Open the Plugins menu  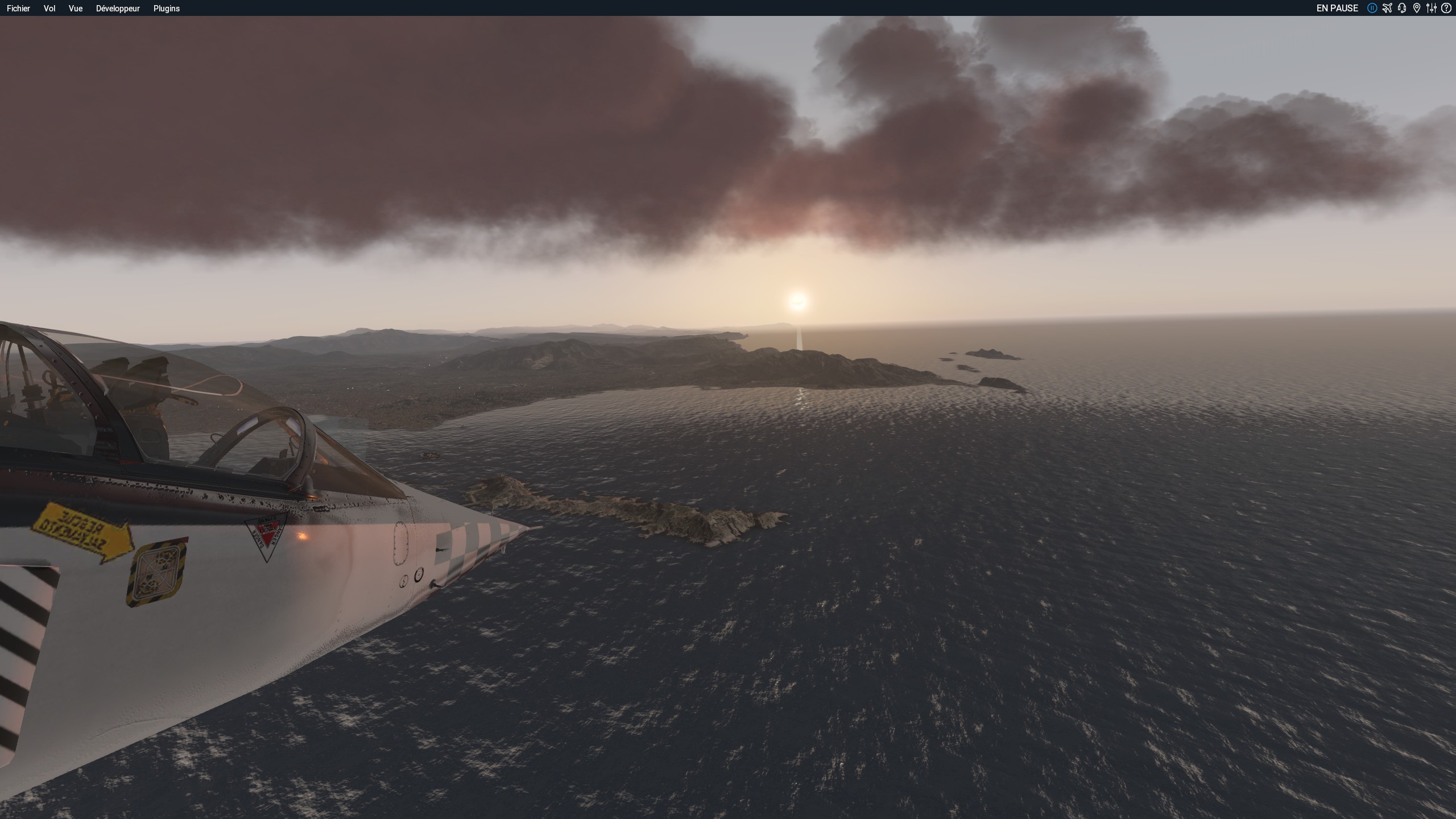[x=167, y=9]
